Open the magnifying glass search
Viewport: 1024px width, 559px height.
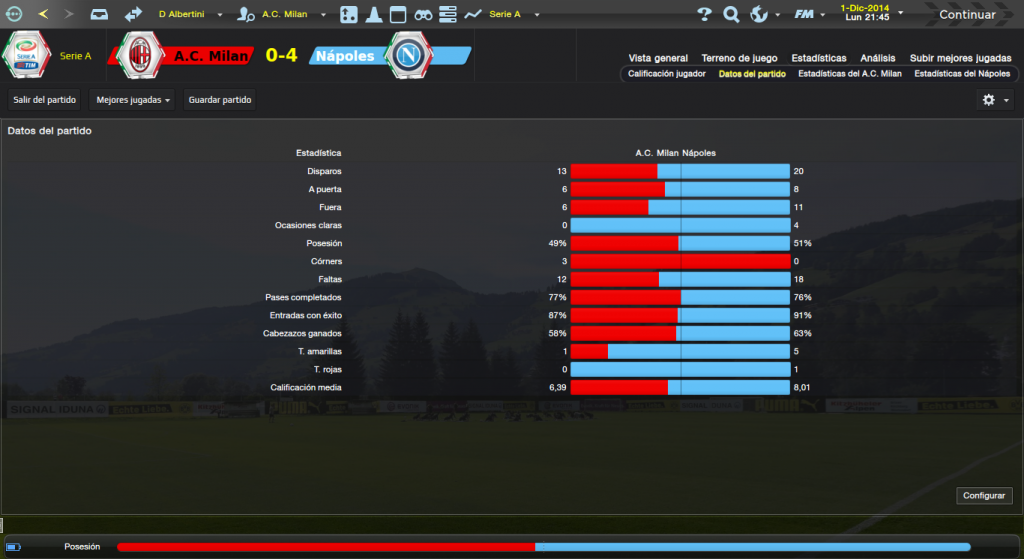(x=731, y=14)
